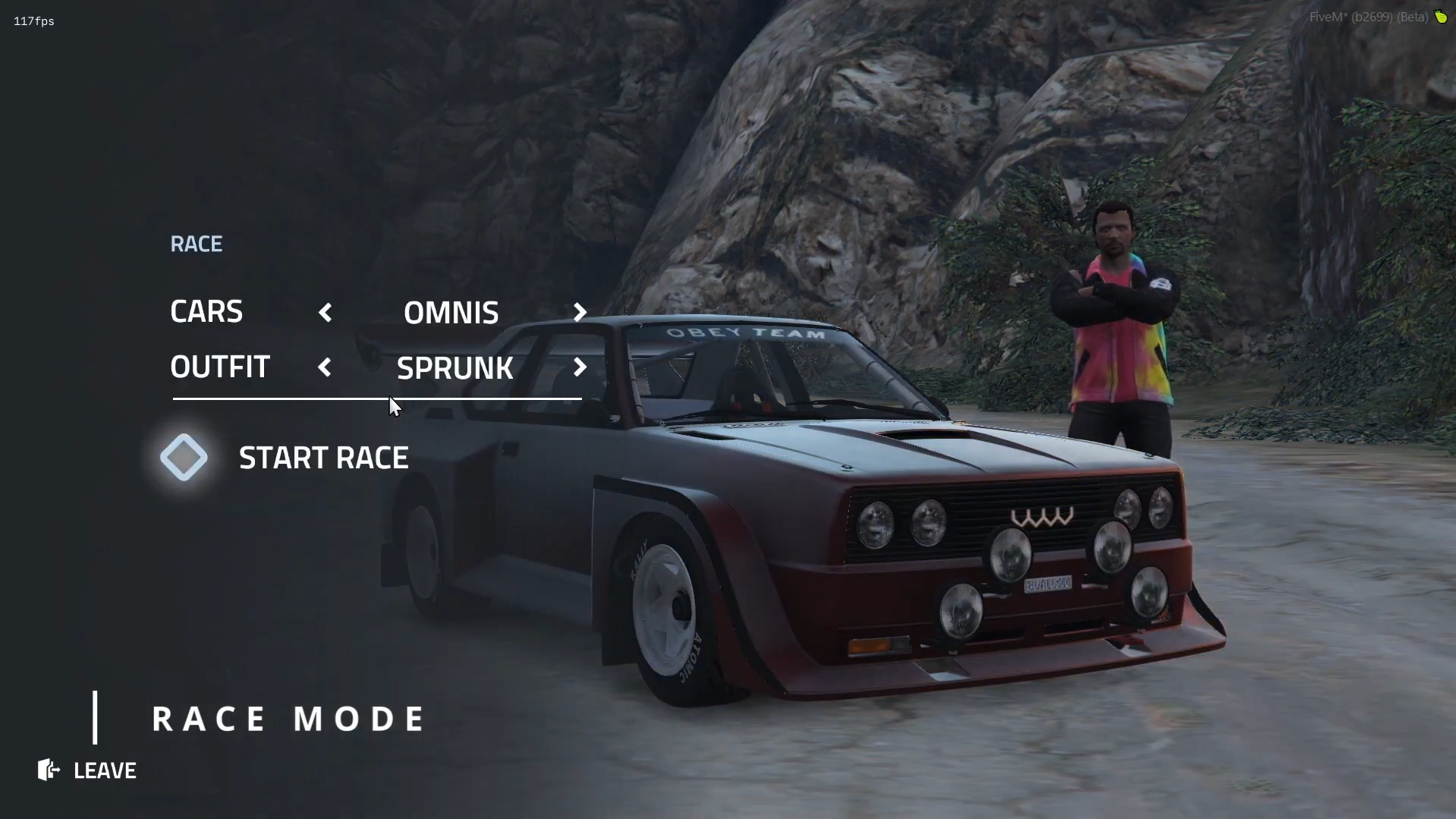
Task: Open the OMNIS car selector
Action: click(451, 312)
